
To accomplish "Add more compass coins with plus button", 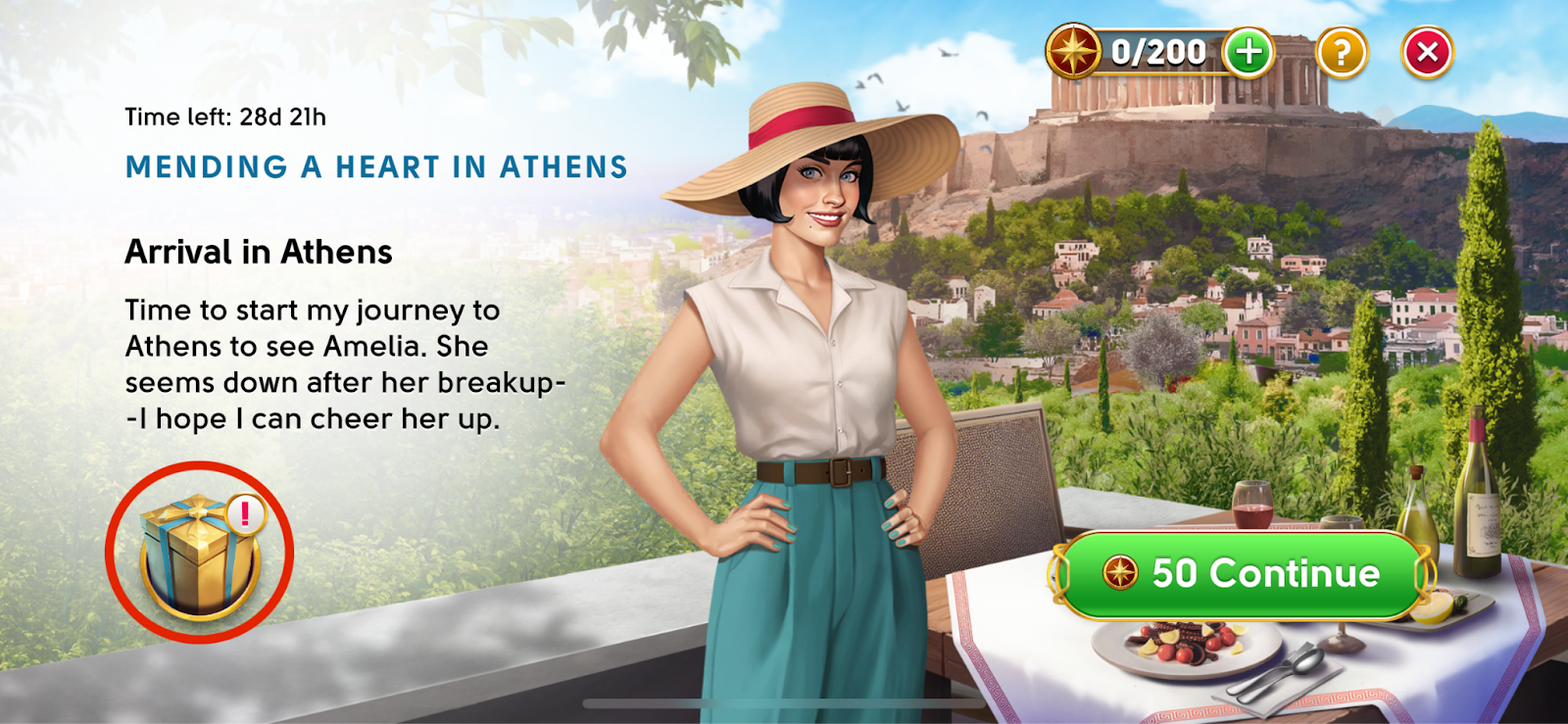I will (x=1249, y=52).
